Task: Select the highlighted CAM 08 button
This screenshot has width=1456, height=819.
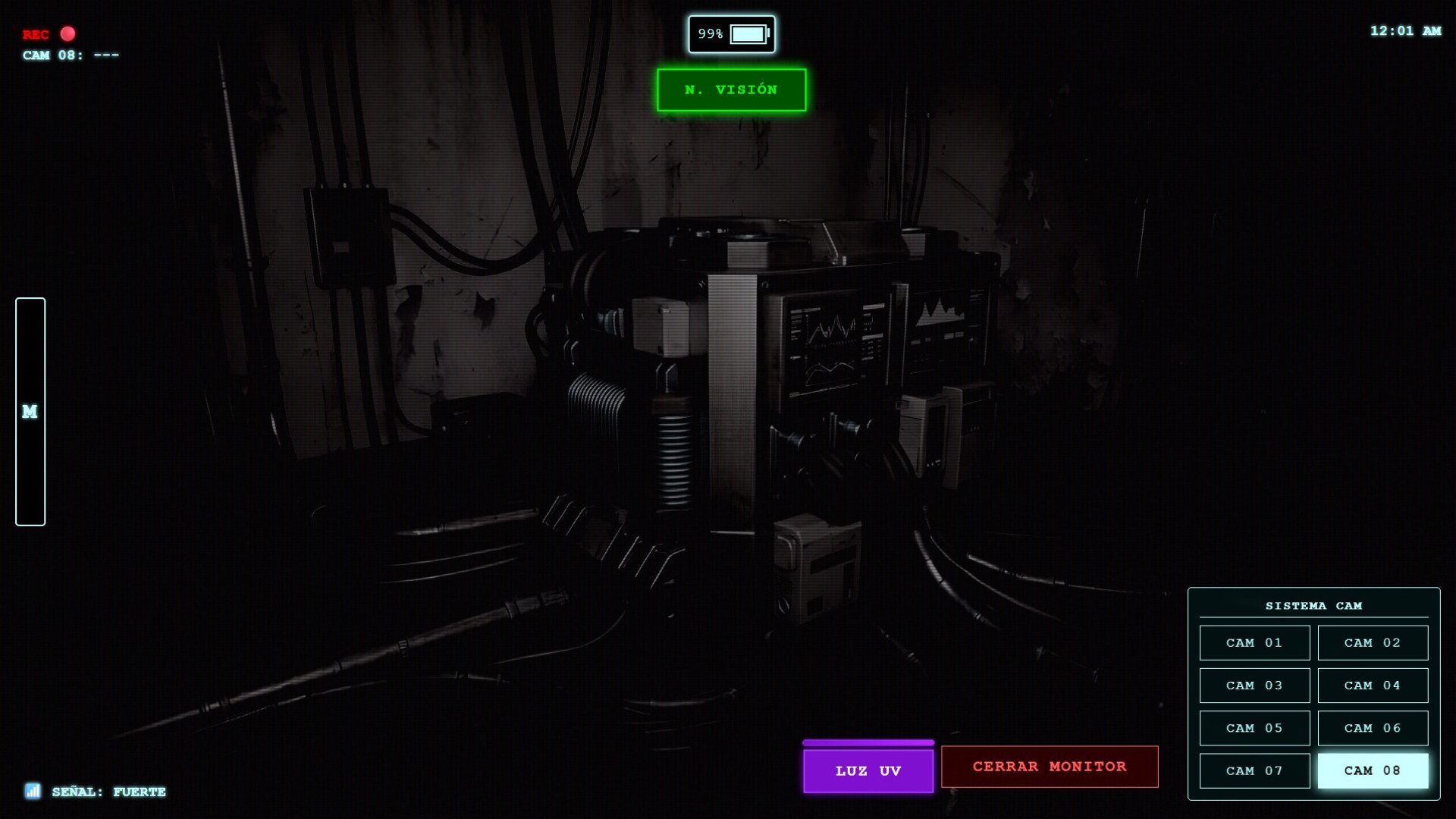Action: tap(1373, 770)
